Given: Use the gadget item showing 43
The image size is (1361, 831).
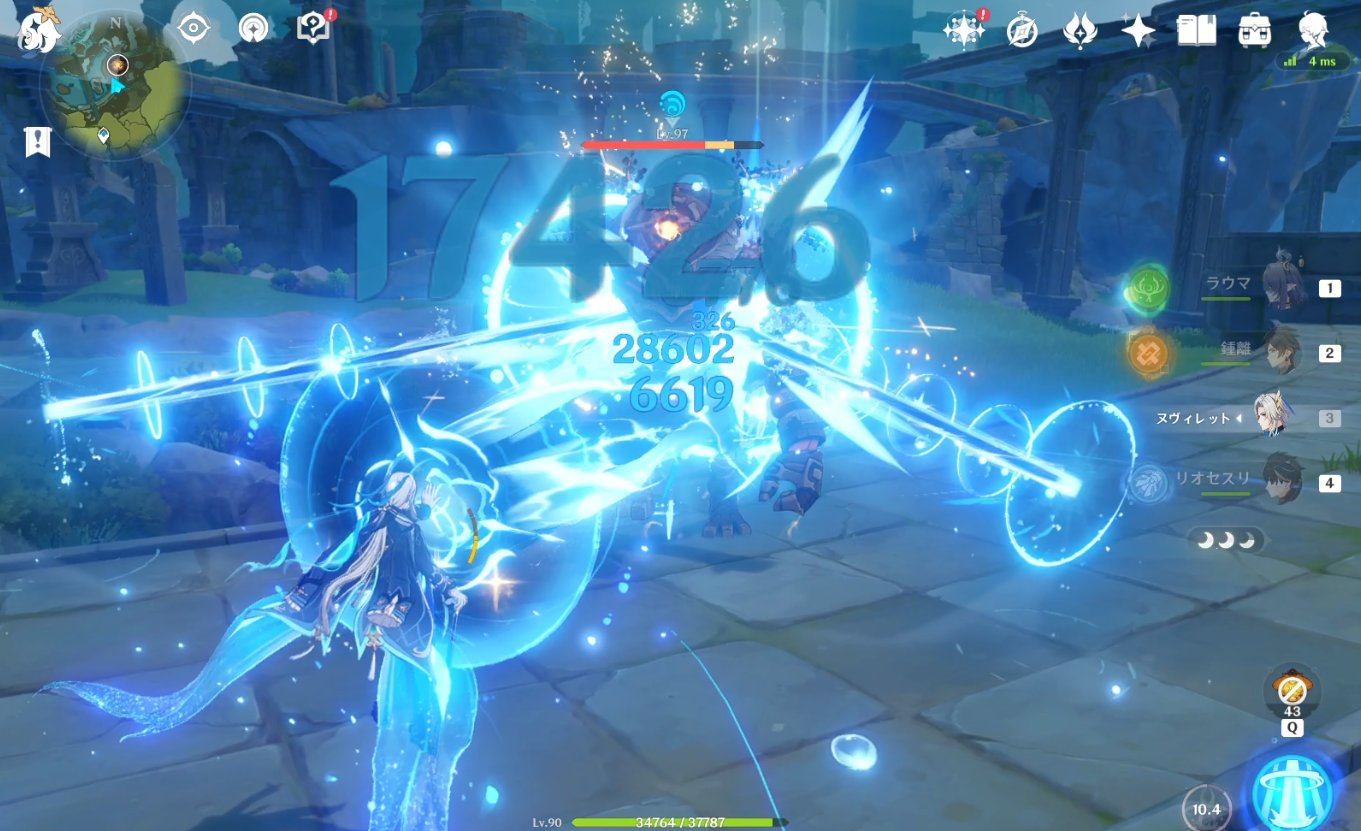Looking at the screenshot, I should coord(1292,692).
